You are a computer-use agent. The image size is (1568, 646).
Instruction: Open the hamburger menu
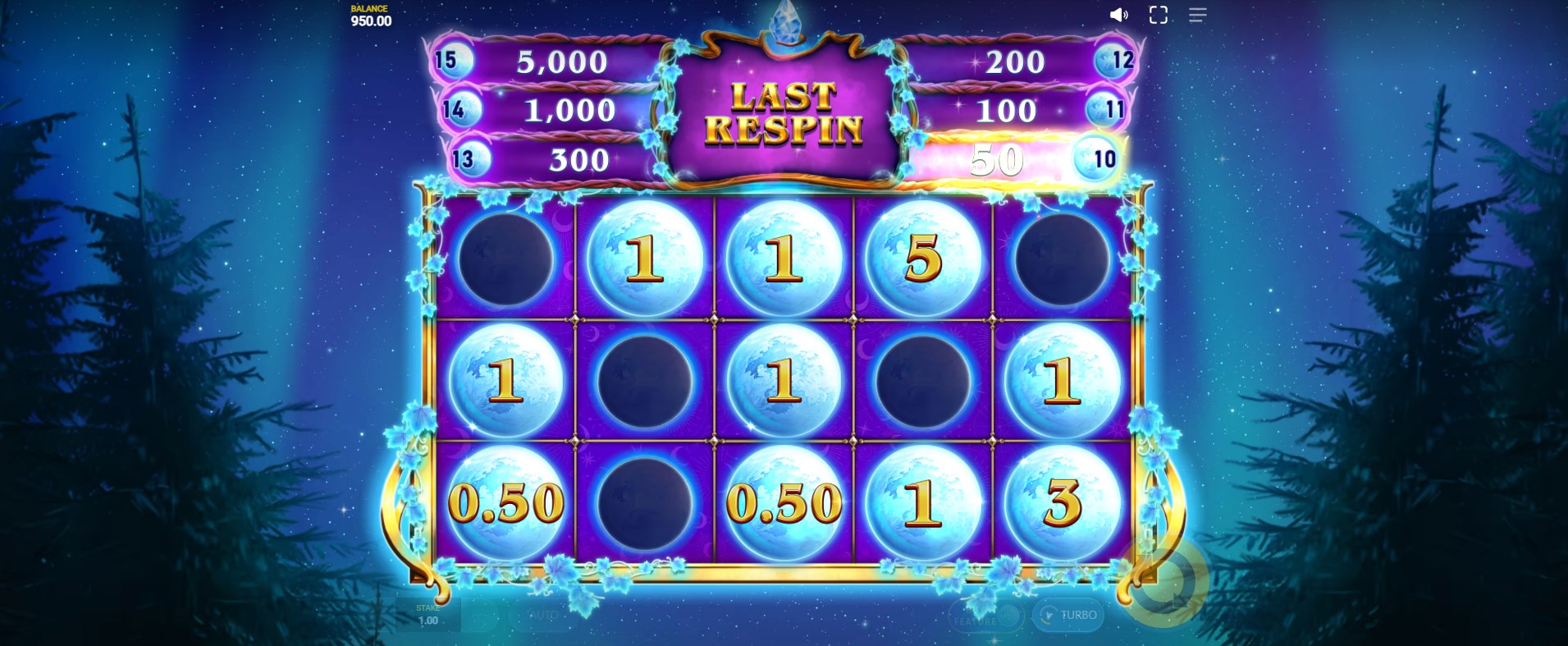[1197, 15]
